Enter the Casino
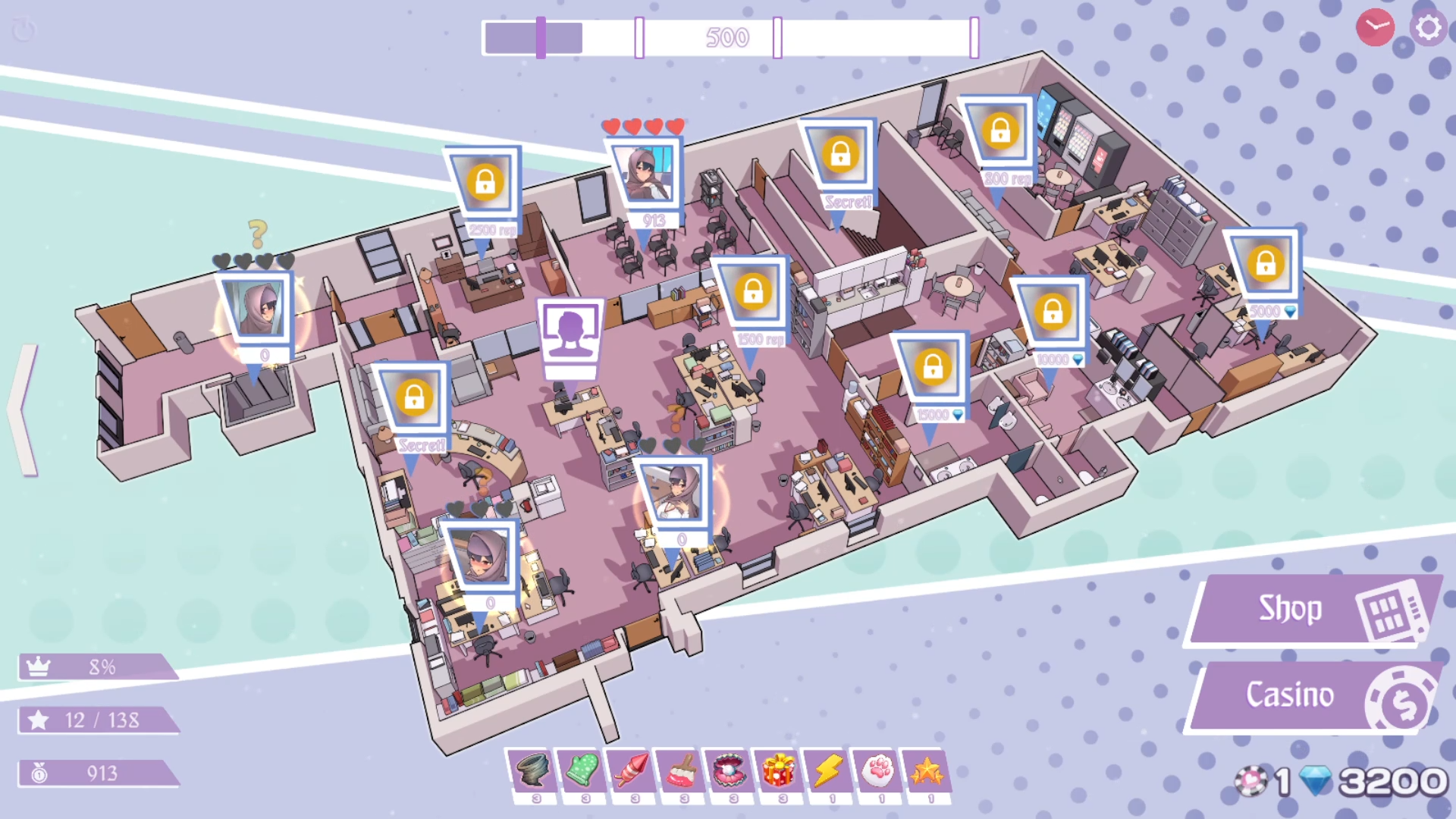Viewport: 1456px width, 819px height. [x=1312, y=695]
